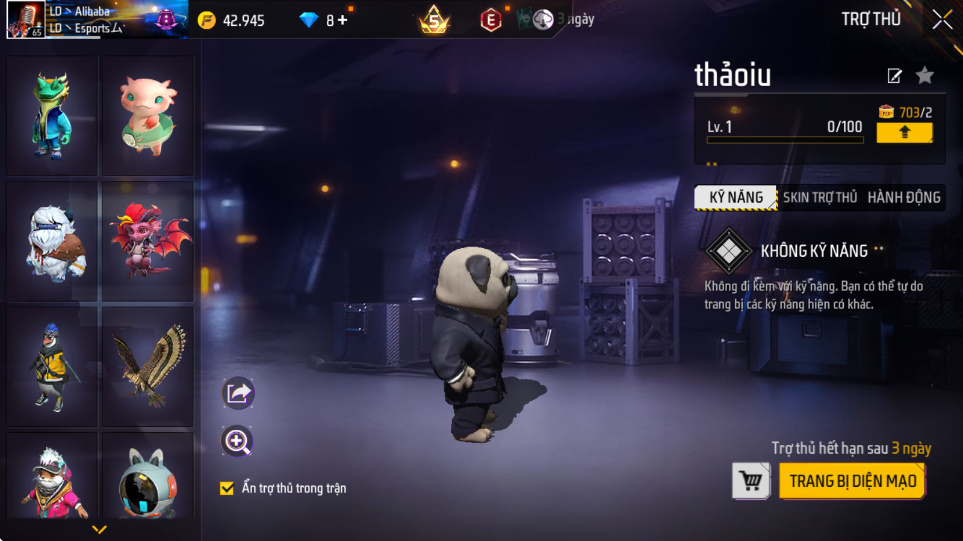Choose the pink axolotl pet
Viewport: 963px width, 541px height.
(x=147, y=114)
